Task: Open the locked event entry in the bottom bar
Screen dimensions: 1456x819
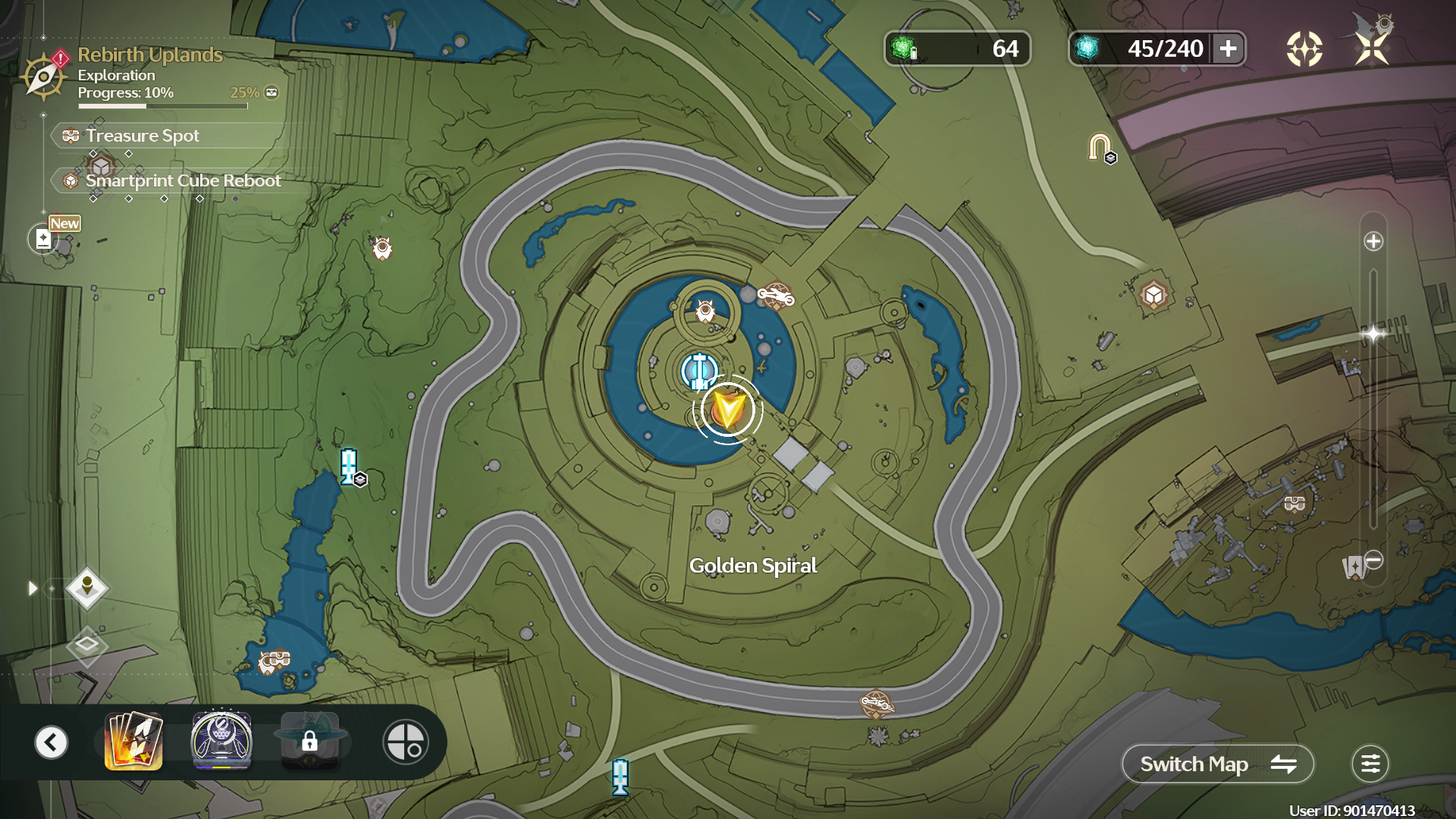Action: 312,742
